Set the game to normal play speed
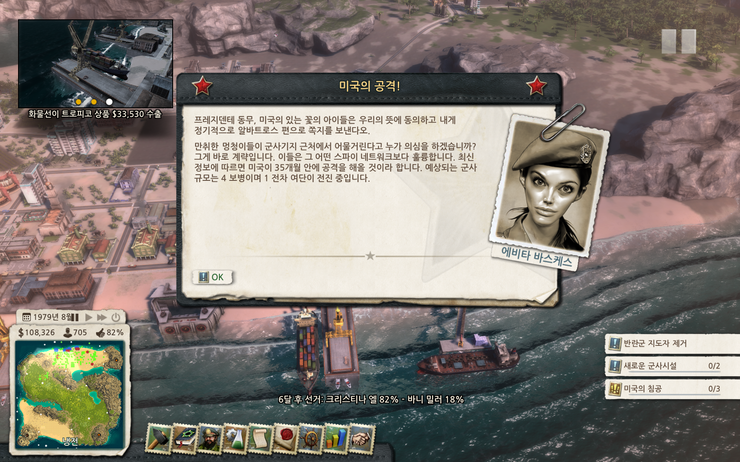 pyautogui.click(x=91, y=317)
